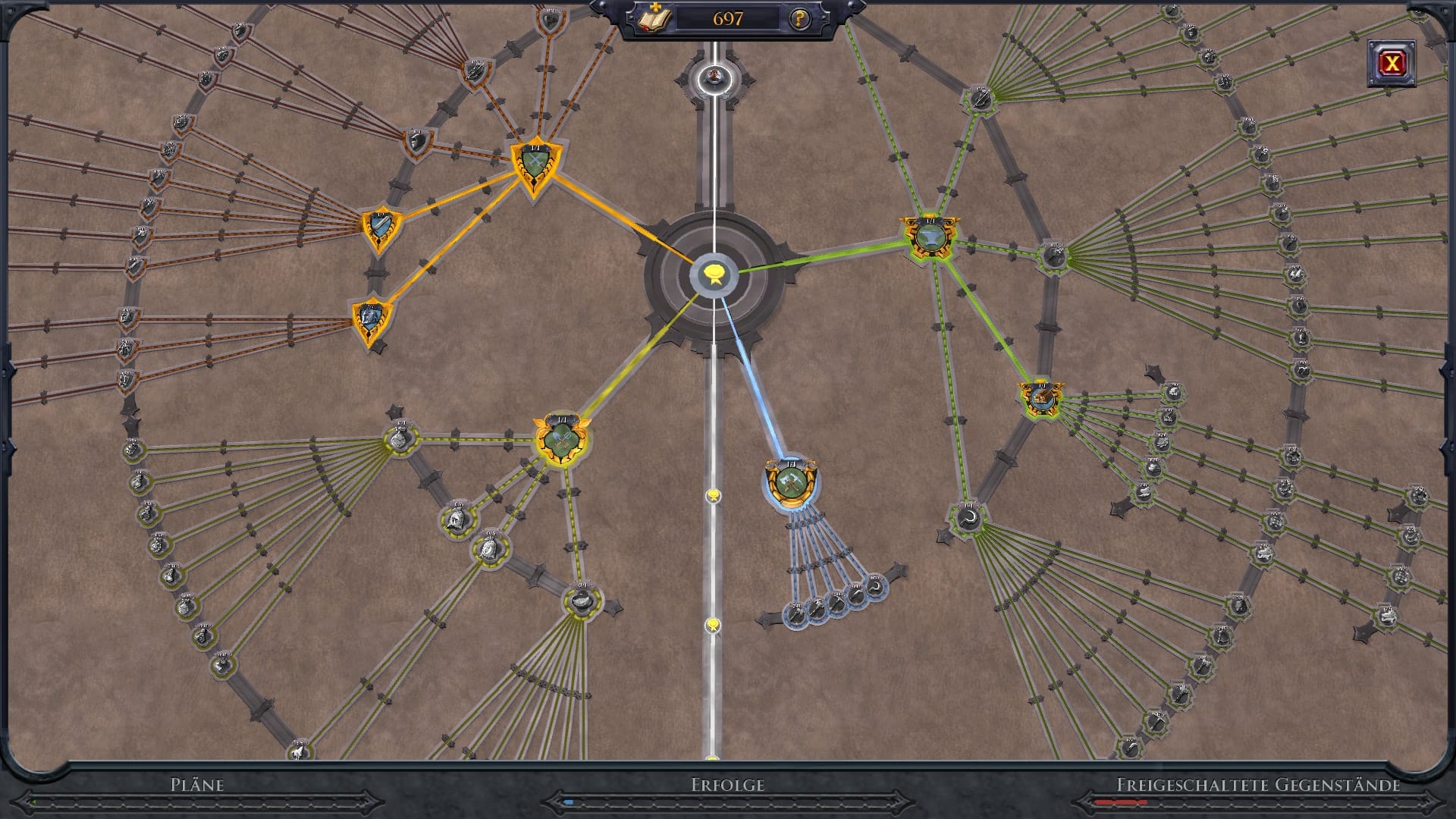Image resolution: width=1456 pixels, height=819 pixels.
Task: Close the blueprint tree with the X button
Action: (x=1391, y=64)
